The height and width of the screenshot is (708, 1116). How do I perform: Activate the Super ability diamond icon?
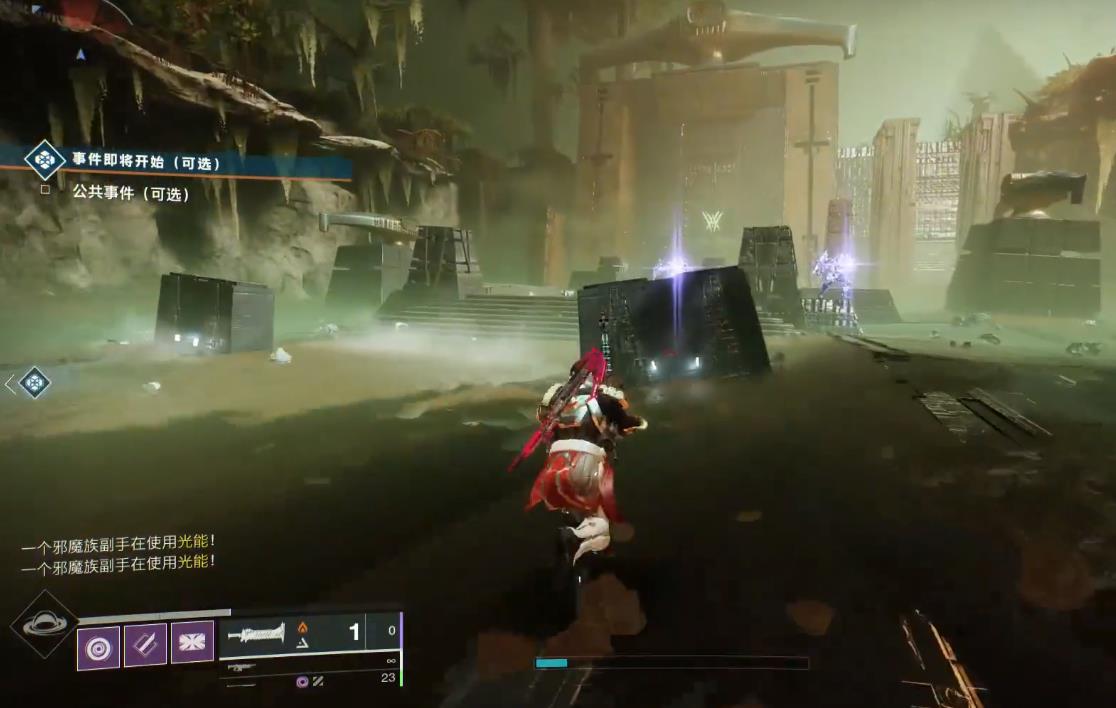[45, 625]
